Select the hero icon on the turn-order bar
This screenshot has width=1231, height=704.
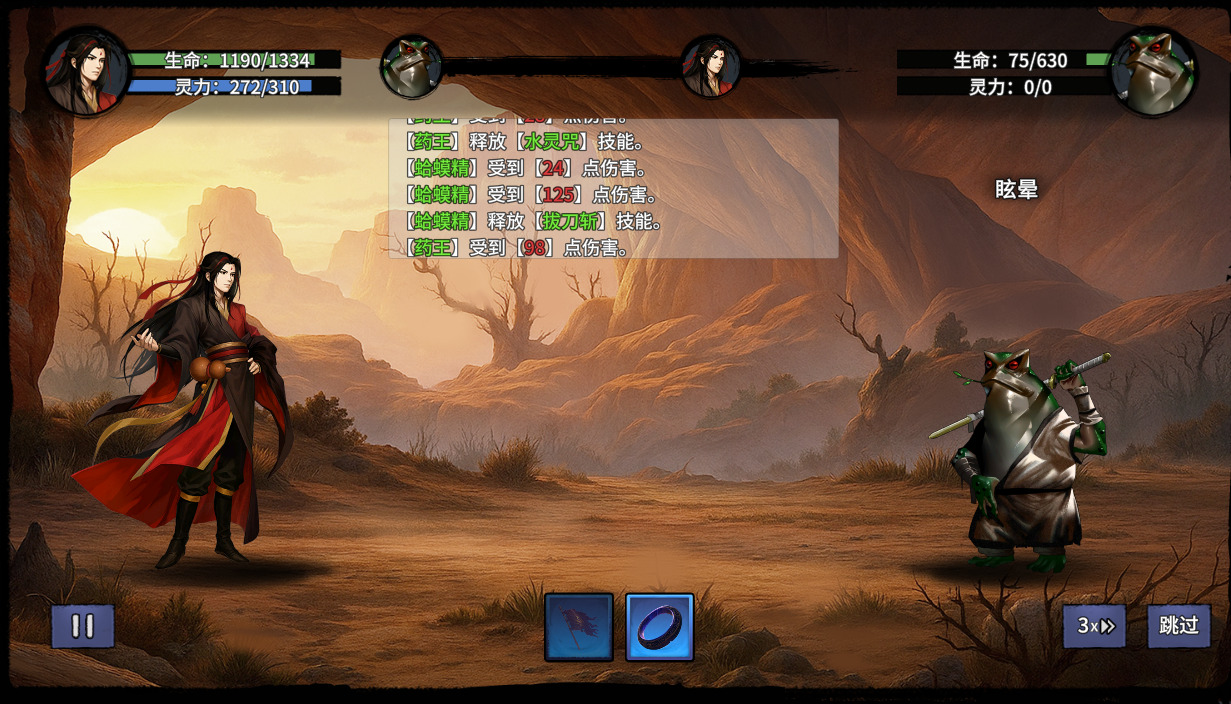coord(711,67)
